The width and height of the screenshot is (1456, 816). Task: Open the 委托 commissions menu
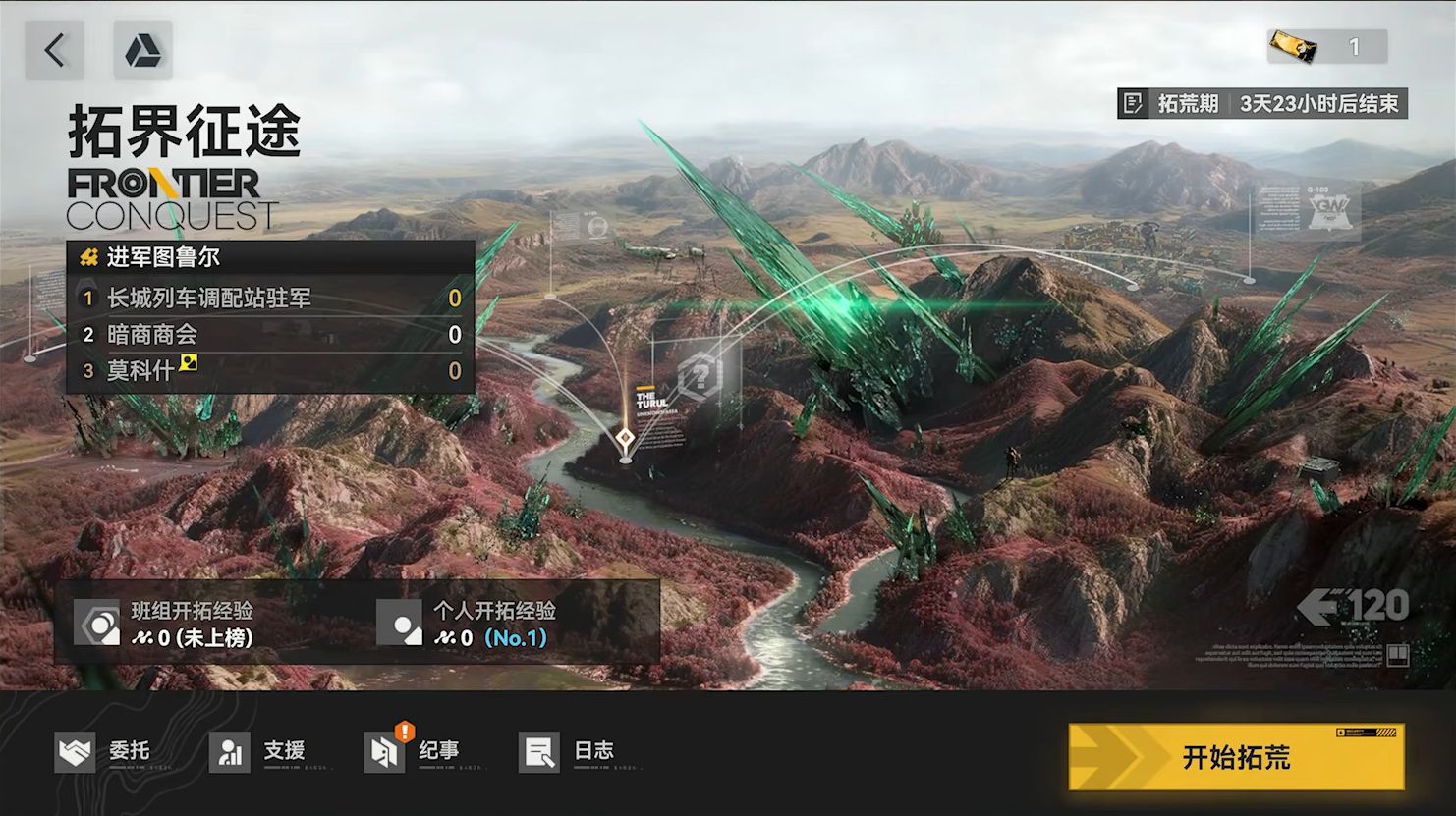[x=103, y=752]
